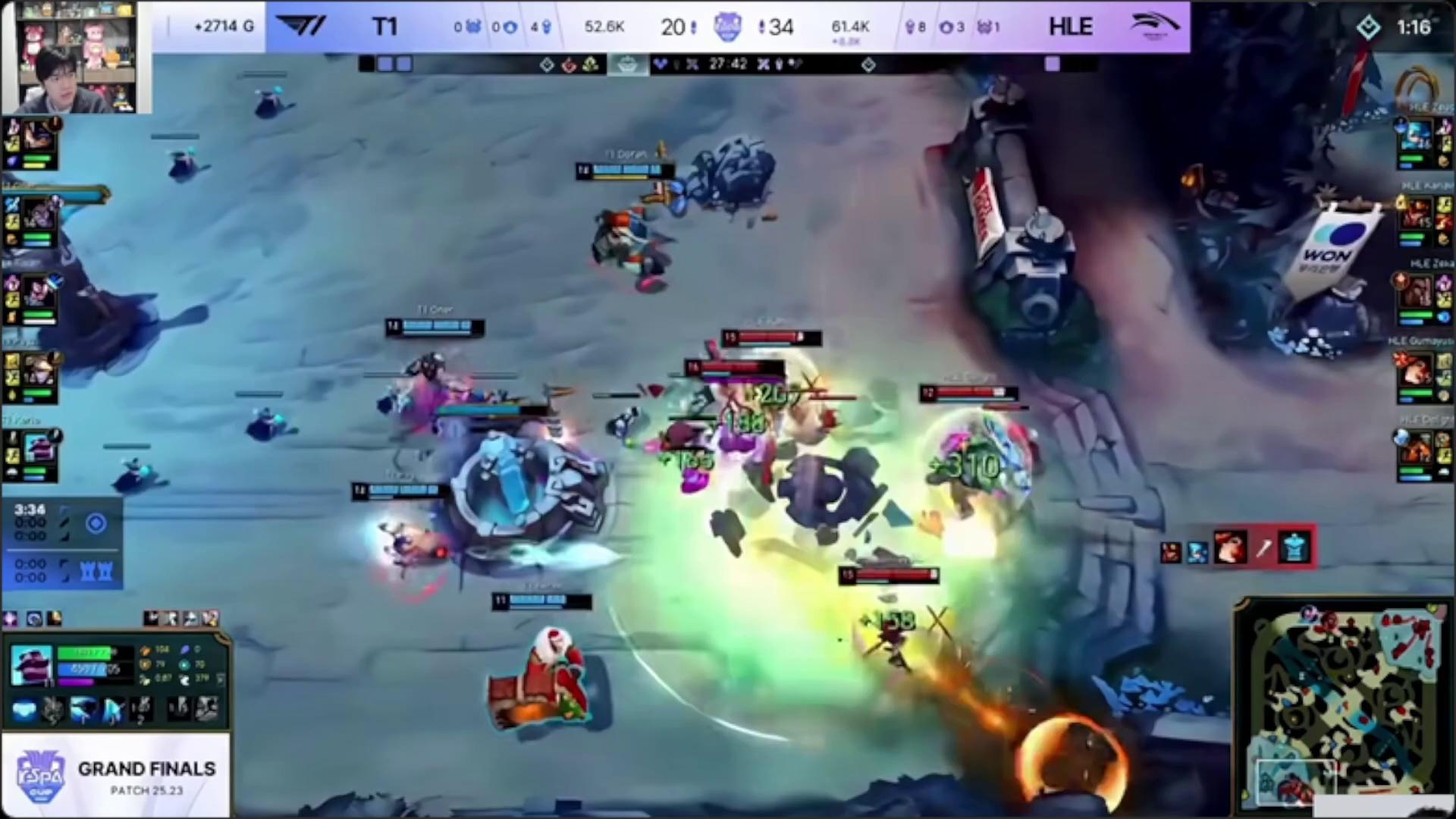The width and height of the screenshot is (1456, 819).
Task: Click the gold coin stat icon in champion panel
Action: click(x=146, y=651)
